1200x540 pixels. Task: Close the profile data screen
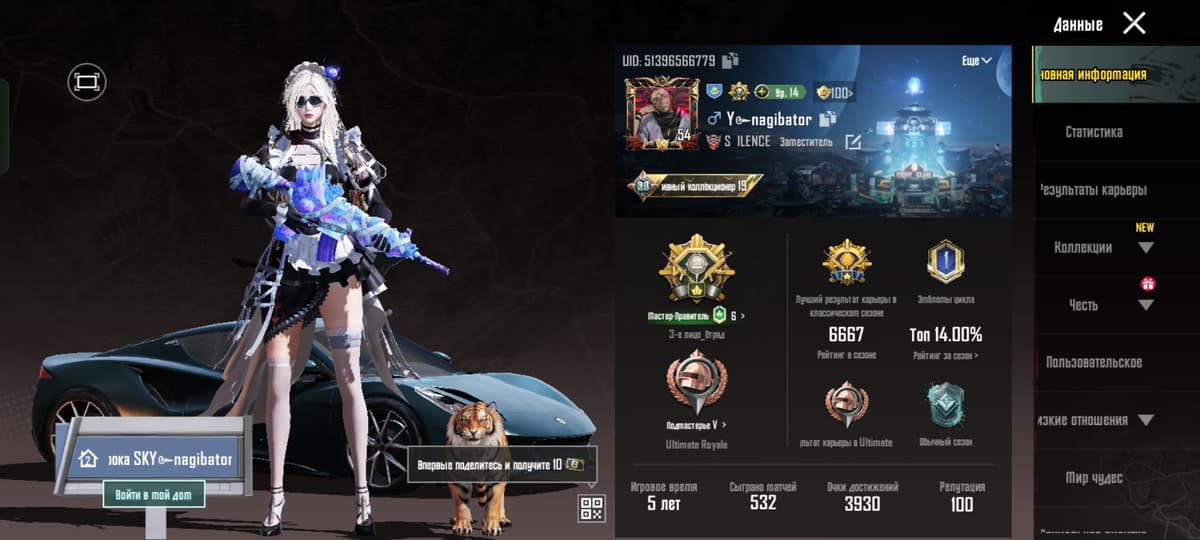coord(1134,23)
